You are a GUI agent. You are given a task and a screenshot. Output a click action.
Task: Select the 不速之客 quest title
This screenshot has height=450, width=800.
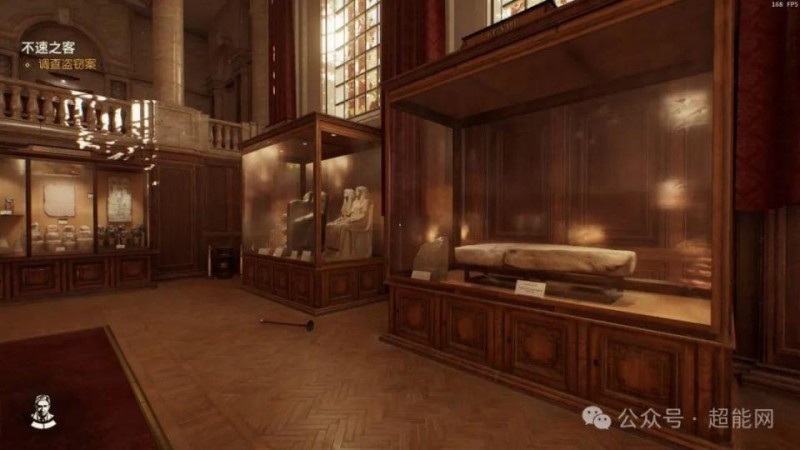pyautogui.click(x=47, y=47)
